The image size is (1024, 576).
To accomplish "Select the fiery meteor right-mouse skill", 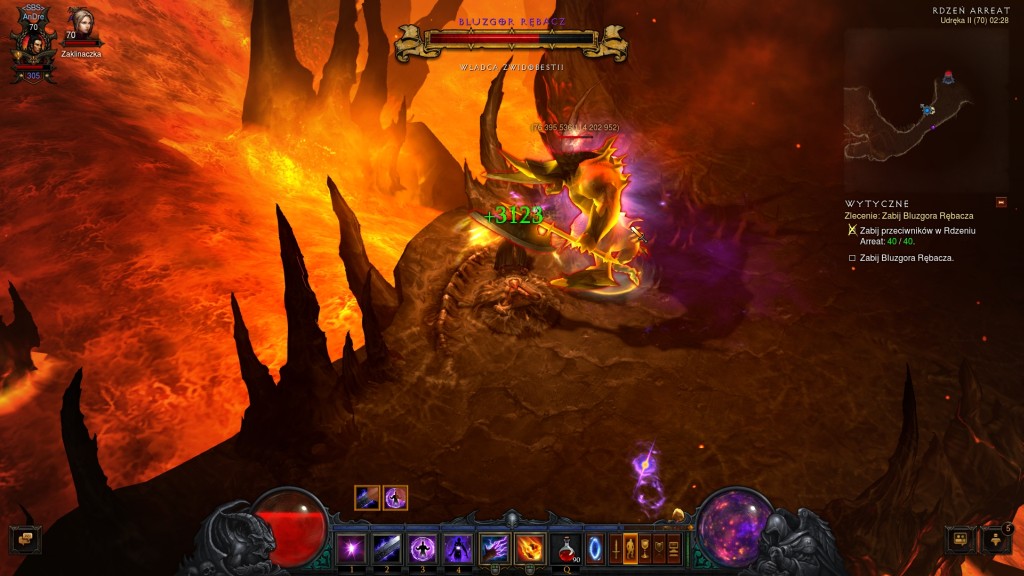I will (530, 548).
